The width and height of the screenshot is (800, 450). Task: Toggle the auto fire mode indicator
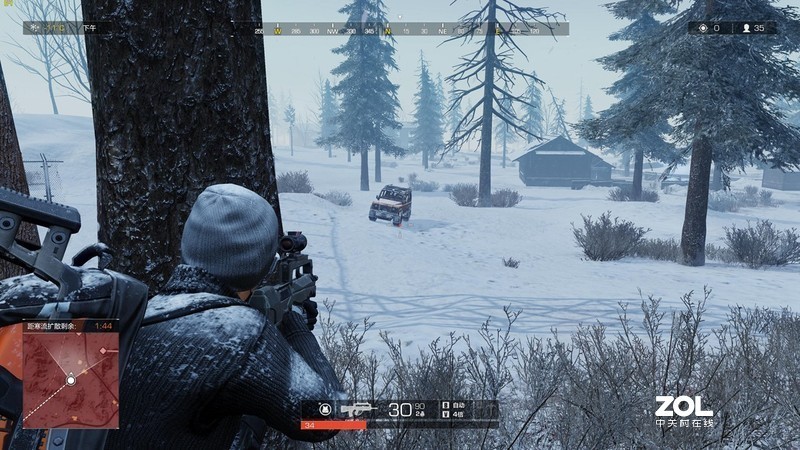click(456, 405)
